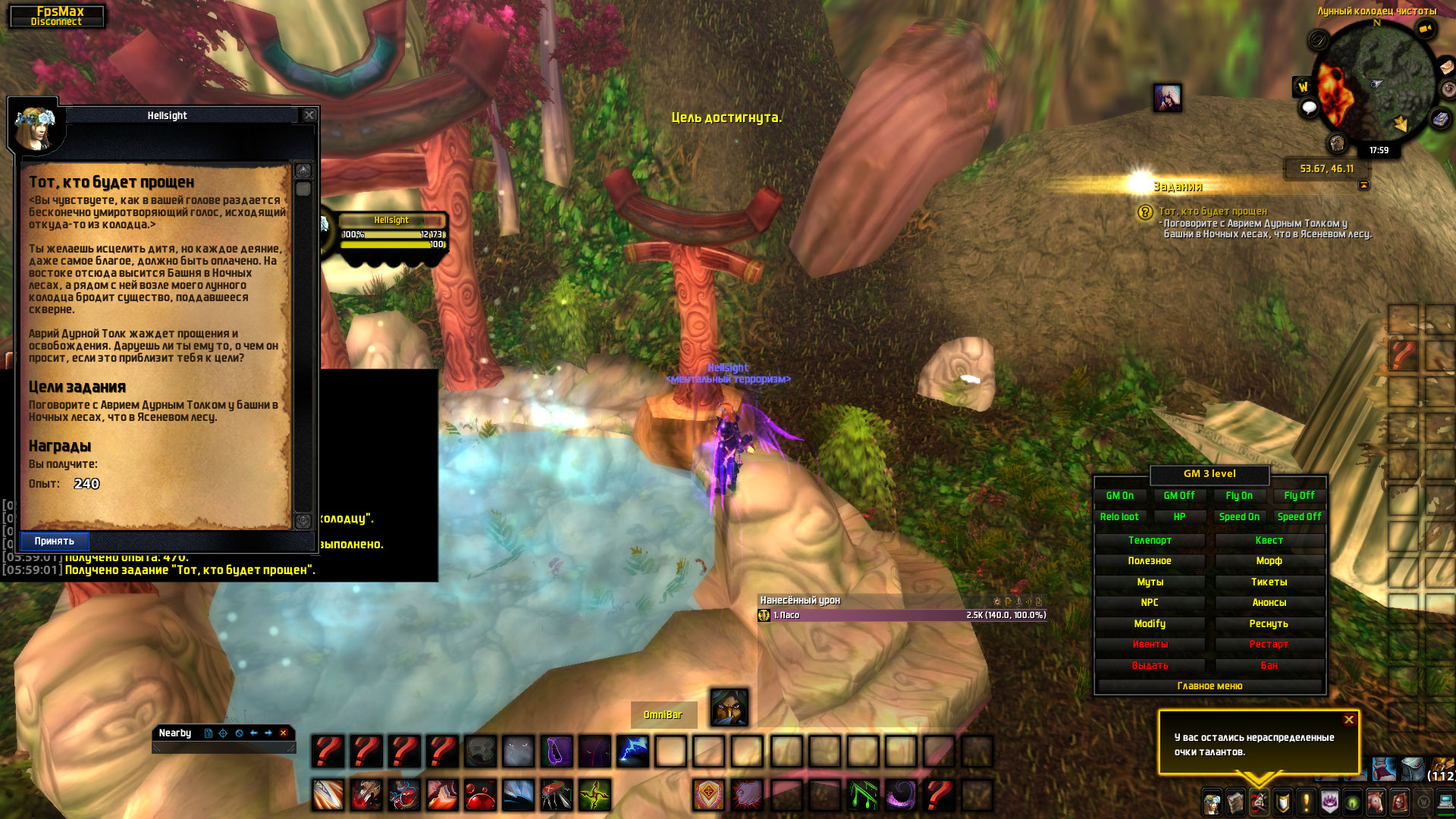Click the FpsMax Disconnect button
This screenshot has height=819, width=1456.
(x=58, y=16)
